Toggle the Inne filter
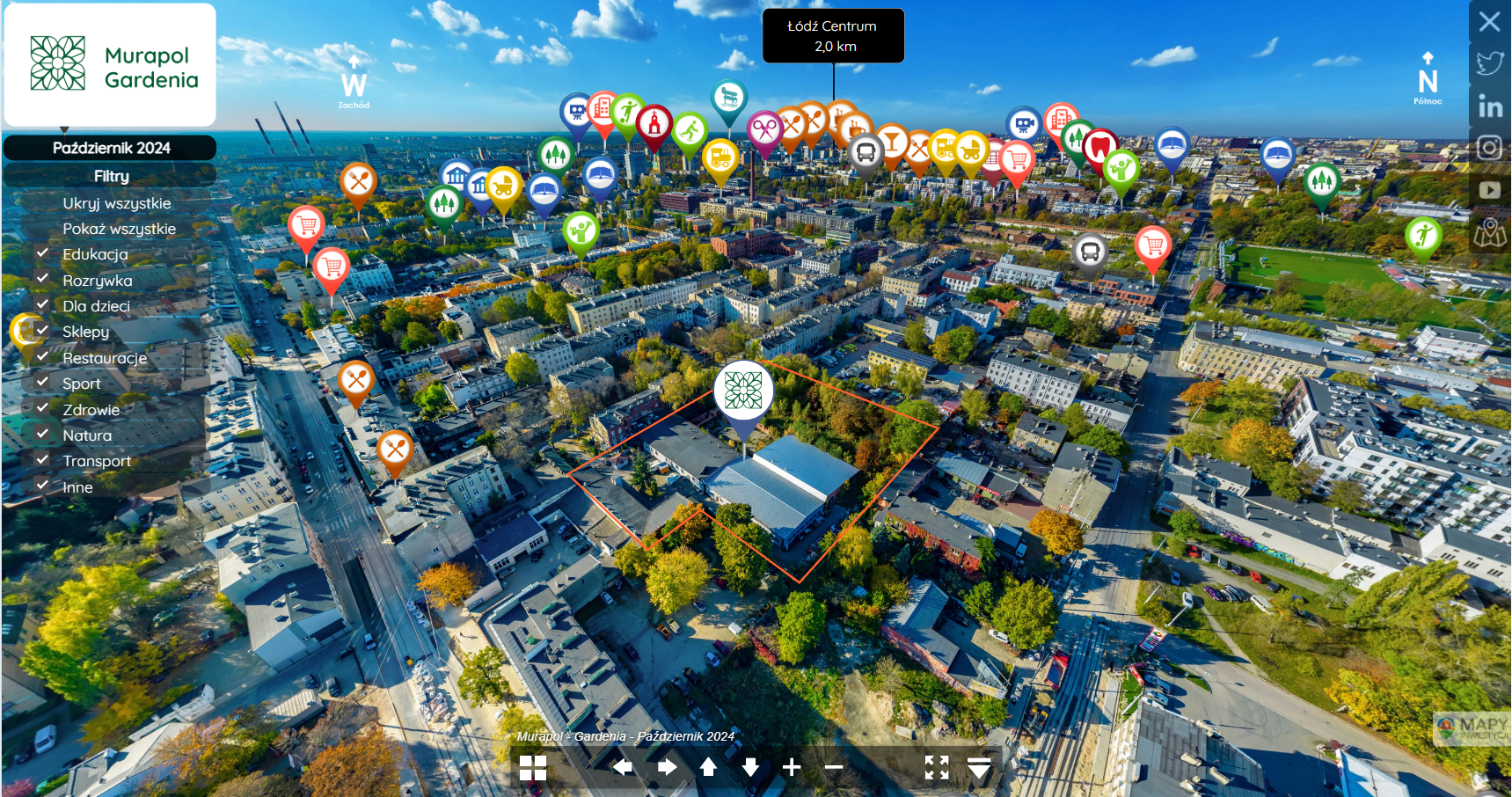The height and width of the screenshot is (797, 1512). tap(42, 486)
